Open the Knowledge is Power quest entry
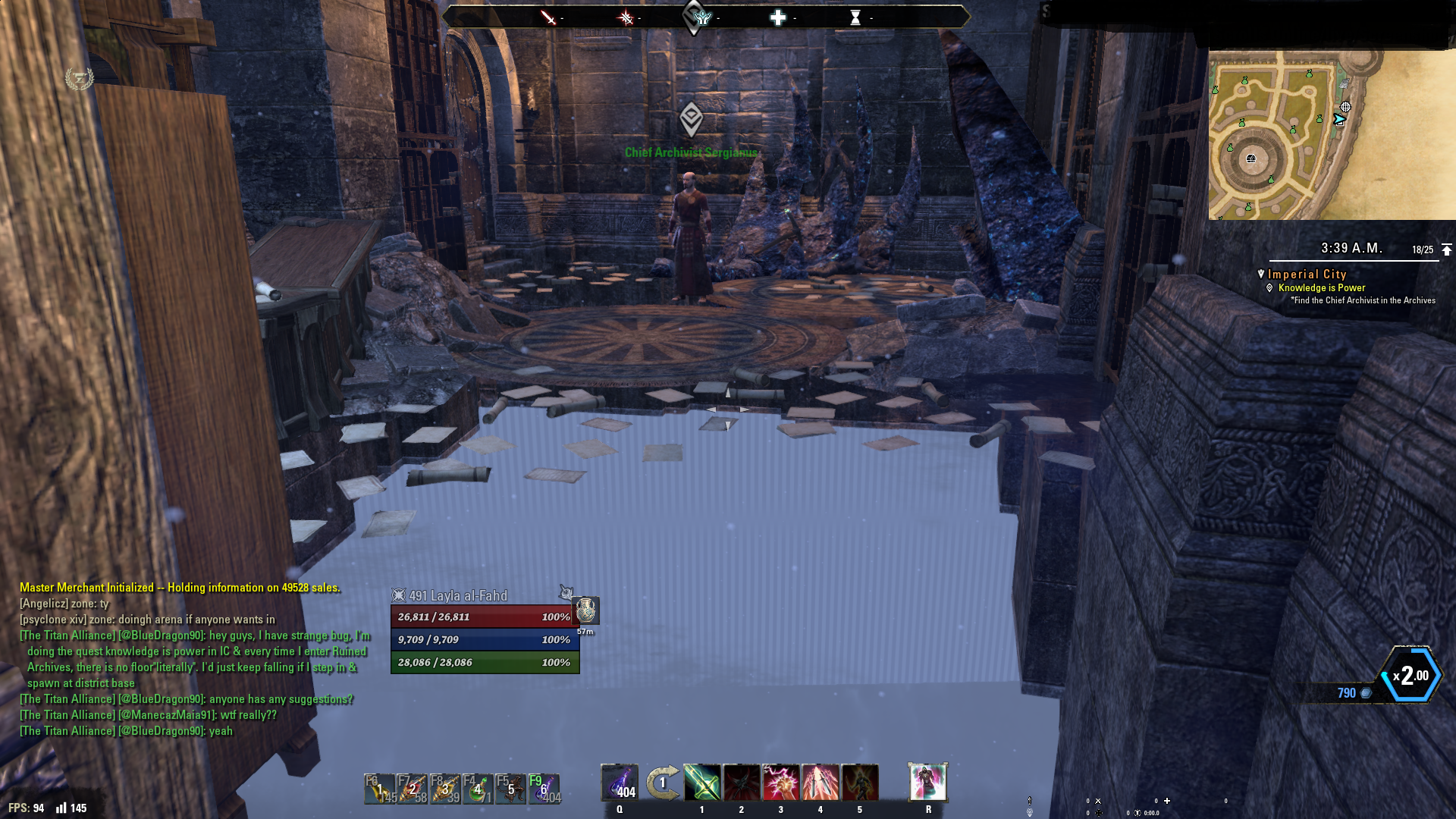The width and height of the screenshot is (1456, 819). coord(1321,288)
